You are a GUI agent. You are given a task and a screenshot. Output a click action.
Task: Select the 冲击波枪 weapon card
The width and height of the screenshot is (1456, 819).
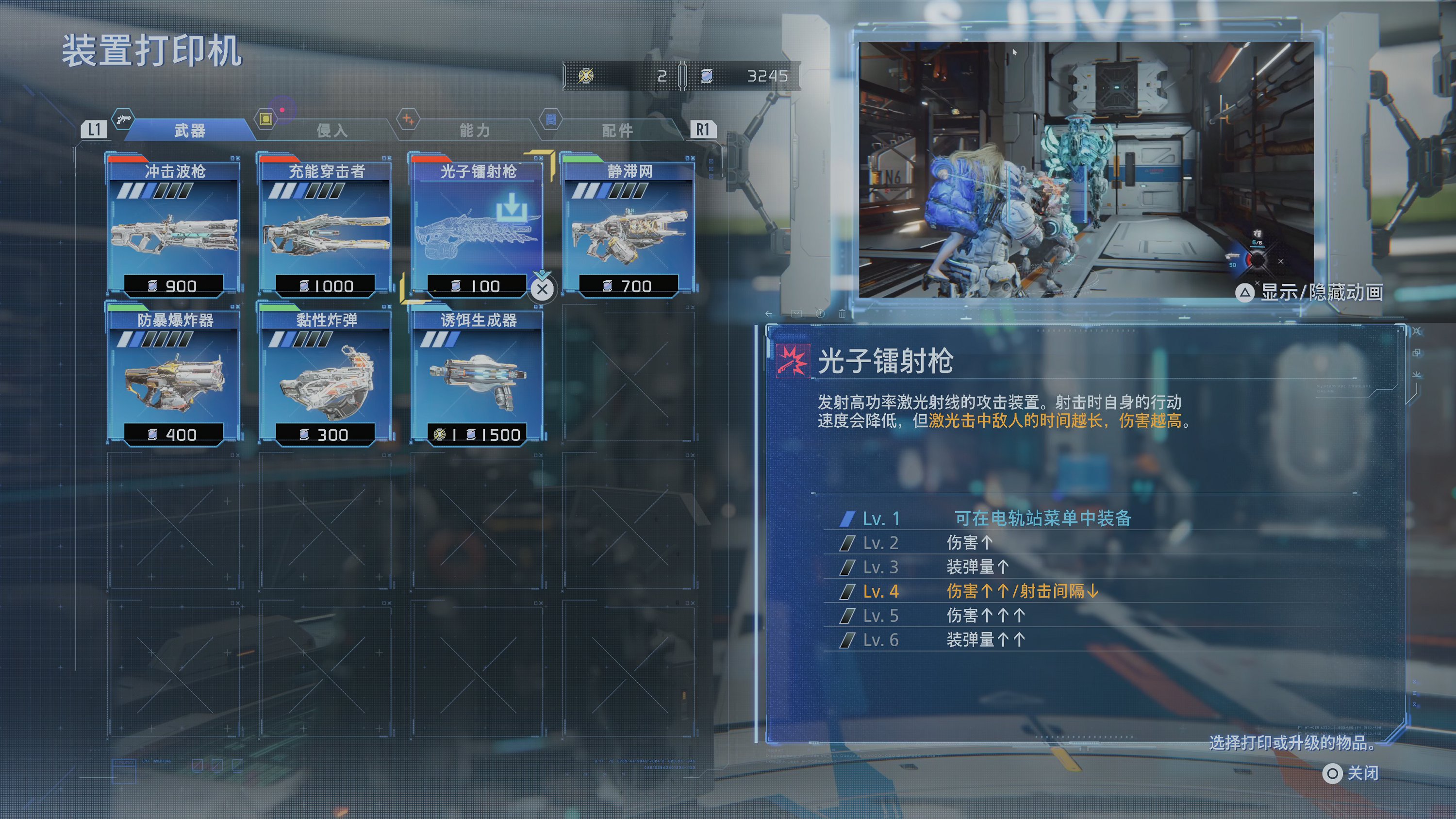pos(174,226)
